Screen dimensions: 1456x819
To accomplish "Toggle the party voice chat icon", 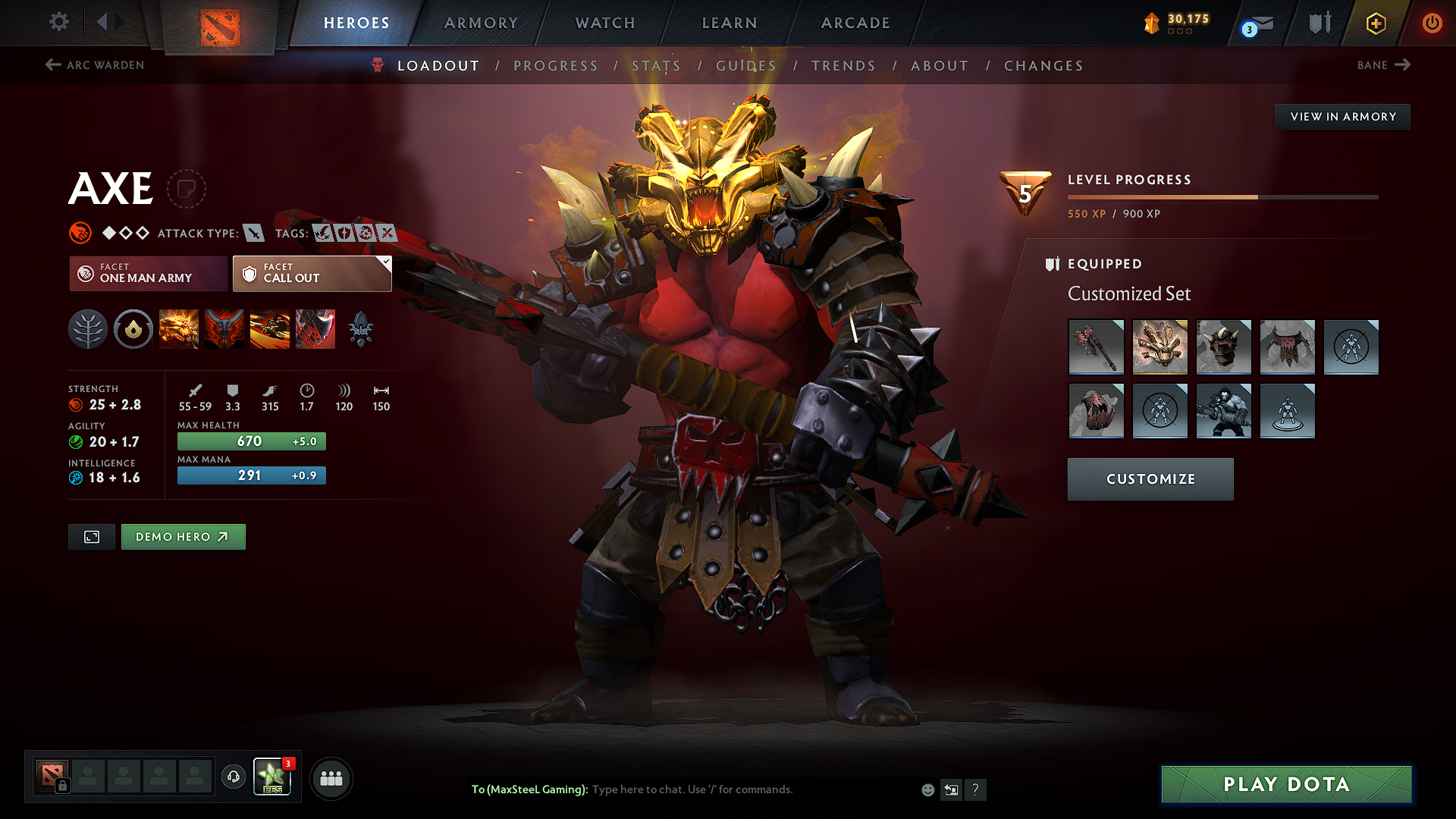I will tap(233, 777).
